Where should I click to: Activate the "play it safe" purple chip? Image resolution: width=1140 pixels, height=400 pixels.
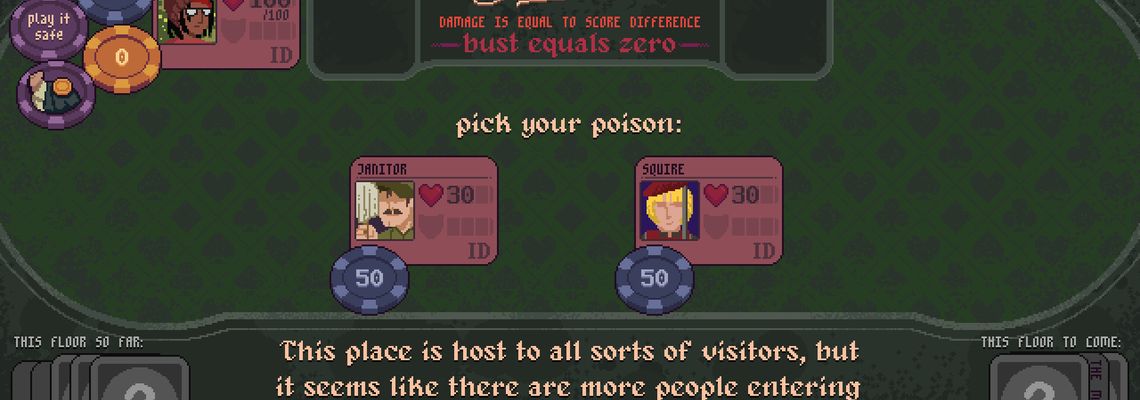(48, 27)
